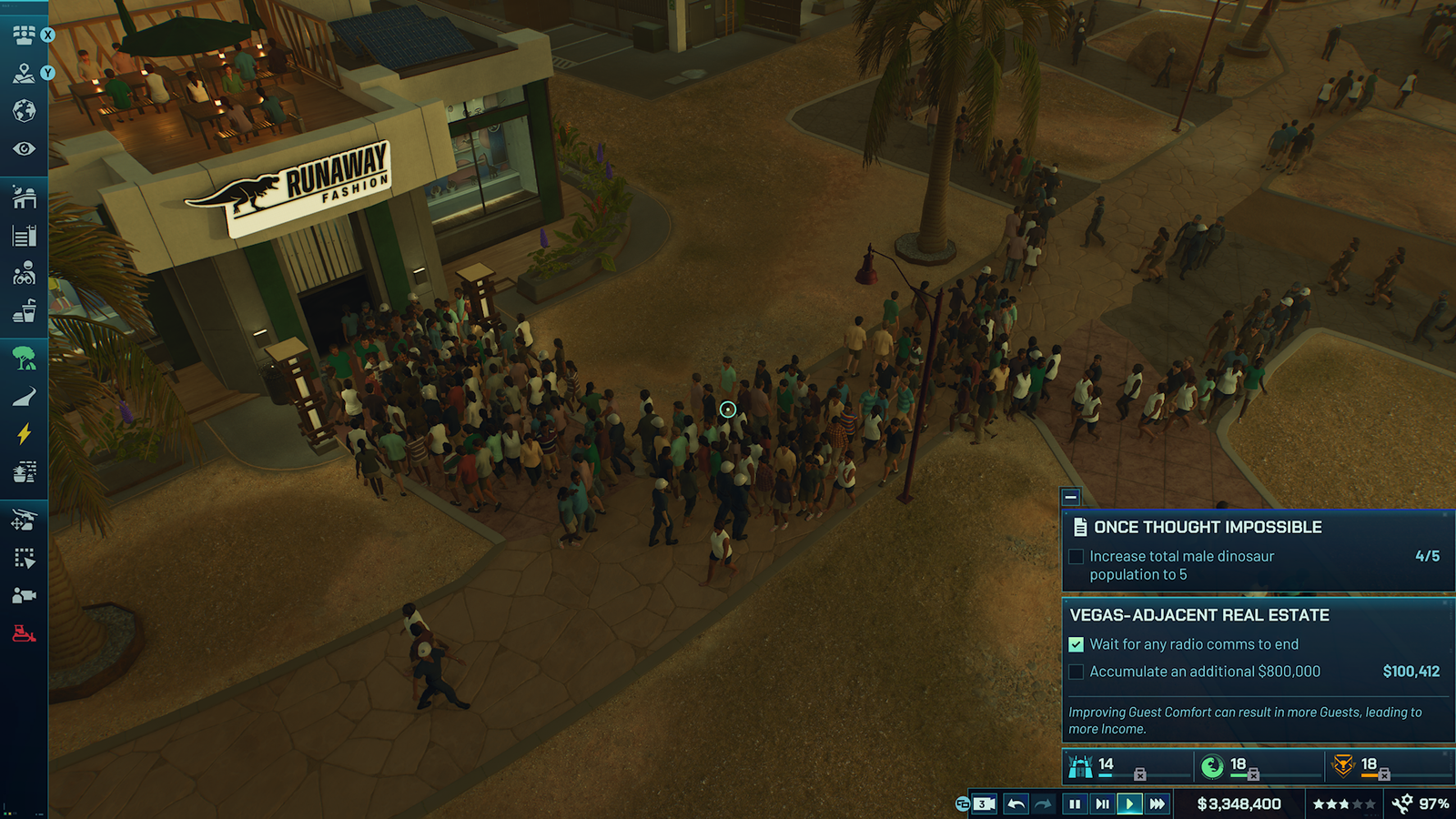The width and height of the screenshot is (1456, 819).
Task: Switch camera using the camera 3 button
Action: [x=982, y=804]
